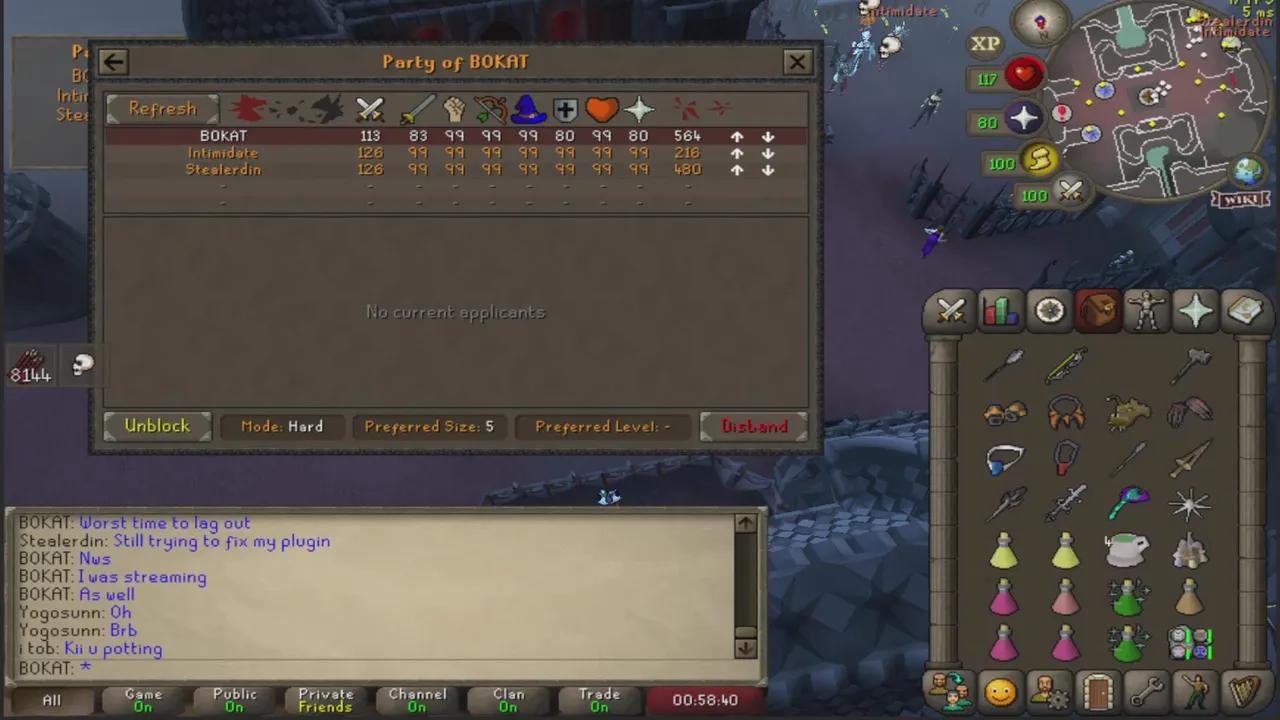This screenshot has width=1280, height=720.
Task: Switch to the Clan chat tab
Action: pyautogui.click(x=508, y=700)
